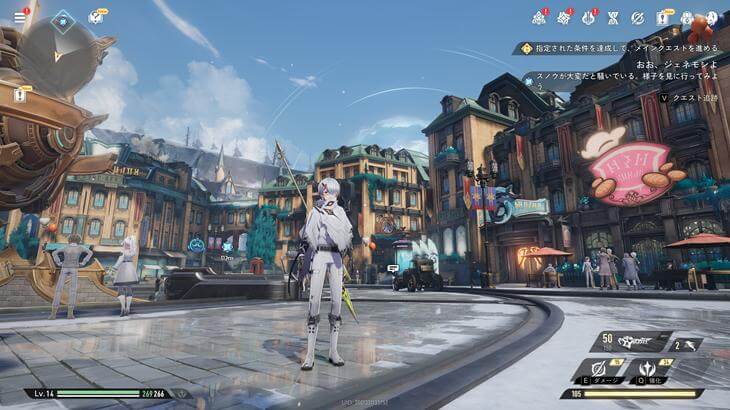730x410 pixels.
Task: Open the shield-shaped icon with red alert
Action: point(589,17)
